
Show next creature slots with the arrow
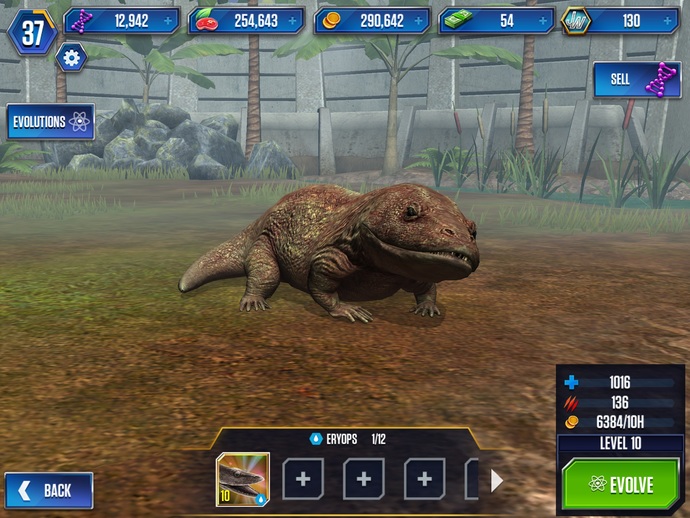click(x=497, y=480)
